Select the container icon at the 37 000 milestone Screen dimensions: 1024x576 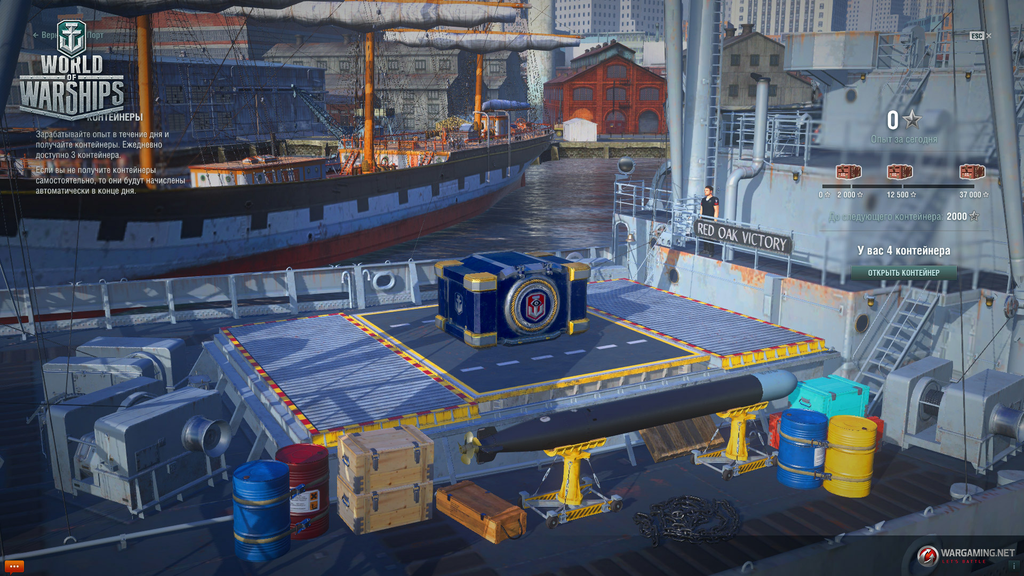(x=971, y=171)
